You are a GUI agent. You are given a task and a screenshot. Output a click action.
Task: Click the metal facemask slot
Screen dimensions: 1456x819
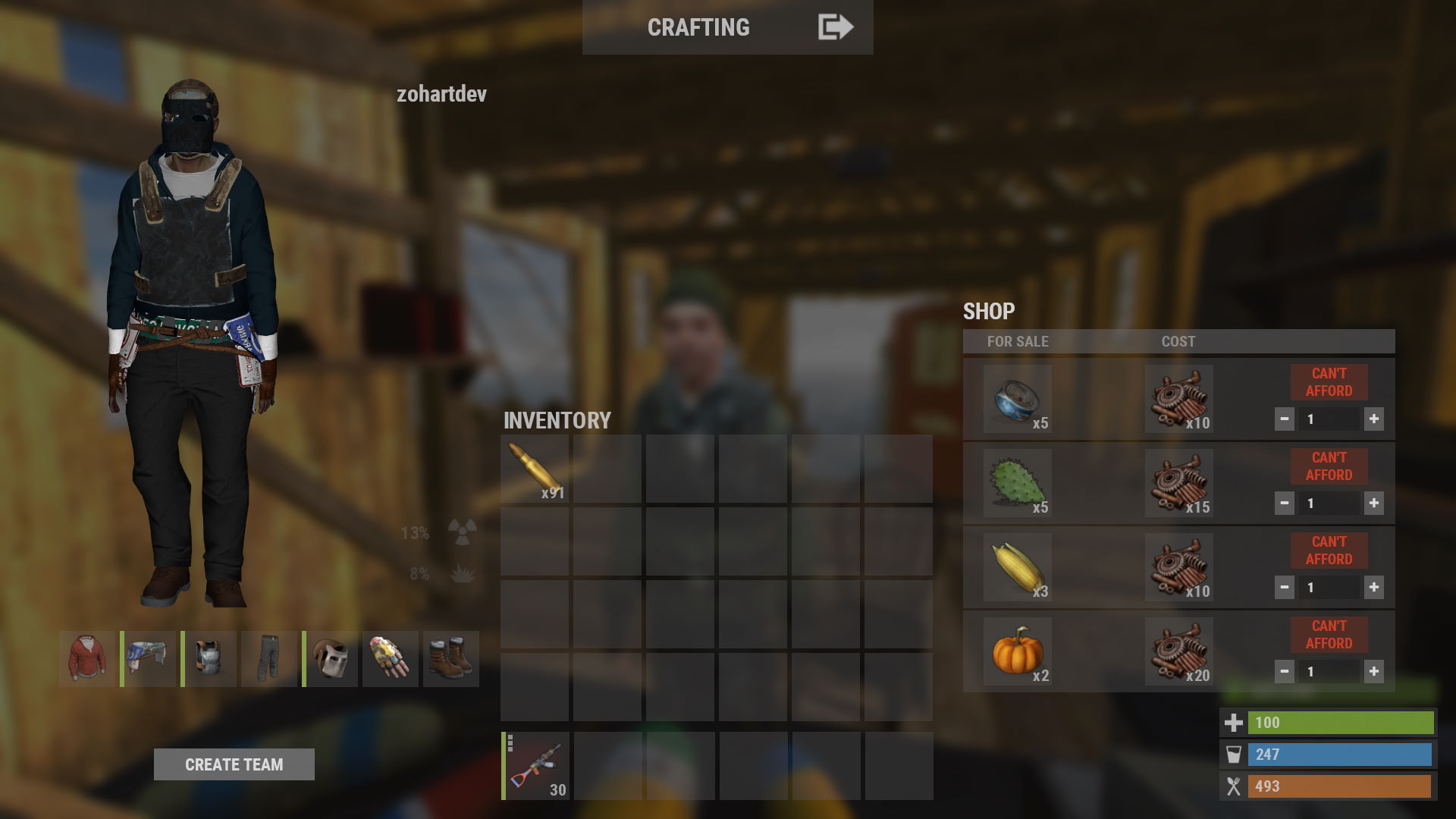pyautogui.click(x=331, y=659)
